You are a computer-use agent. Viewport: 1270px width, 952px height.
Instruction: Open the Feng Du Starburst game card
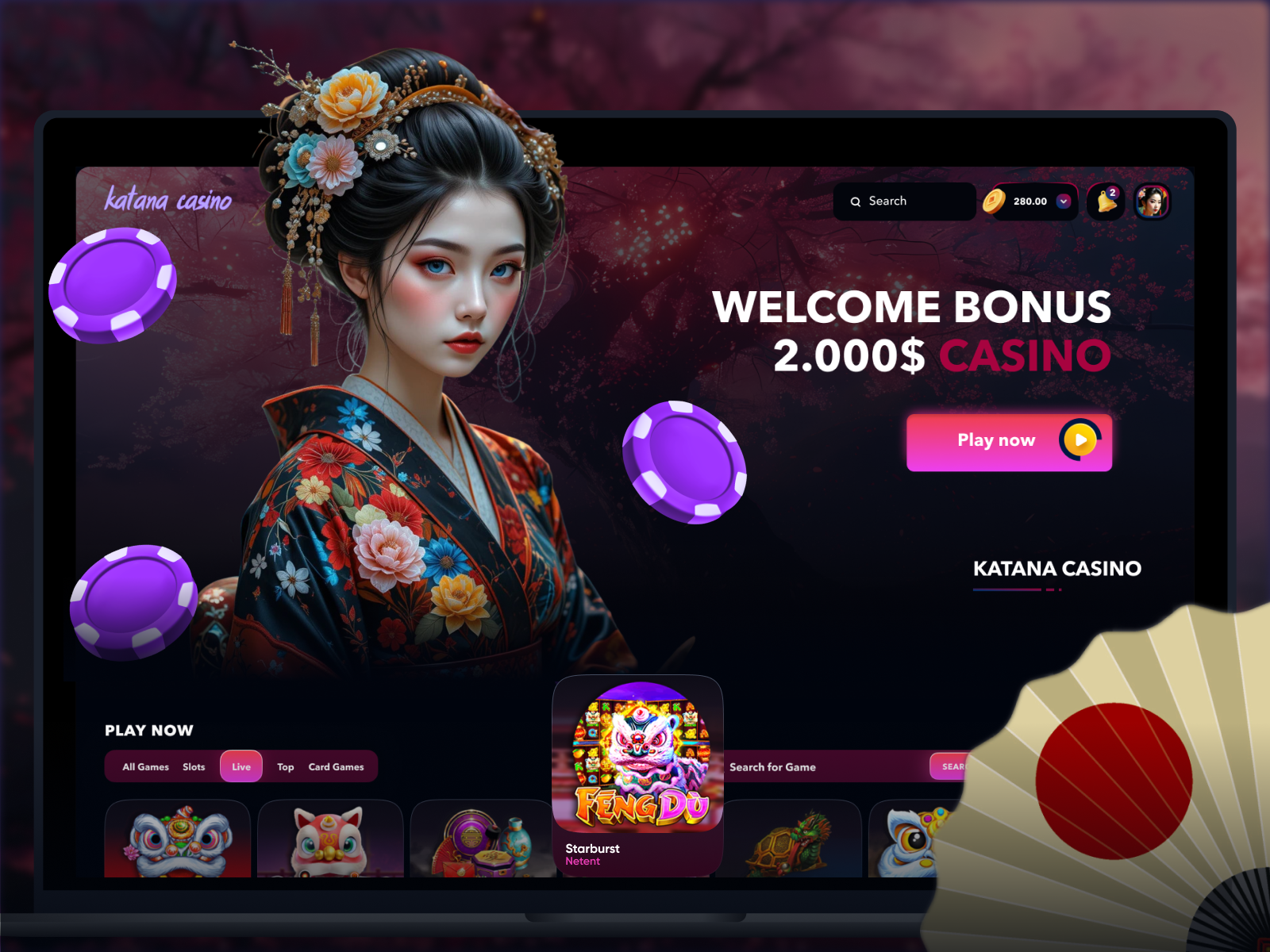(x=637, y=773)
